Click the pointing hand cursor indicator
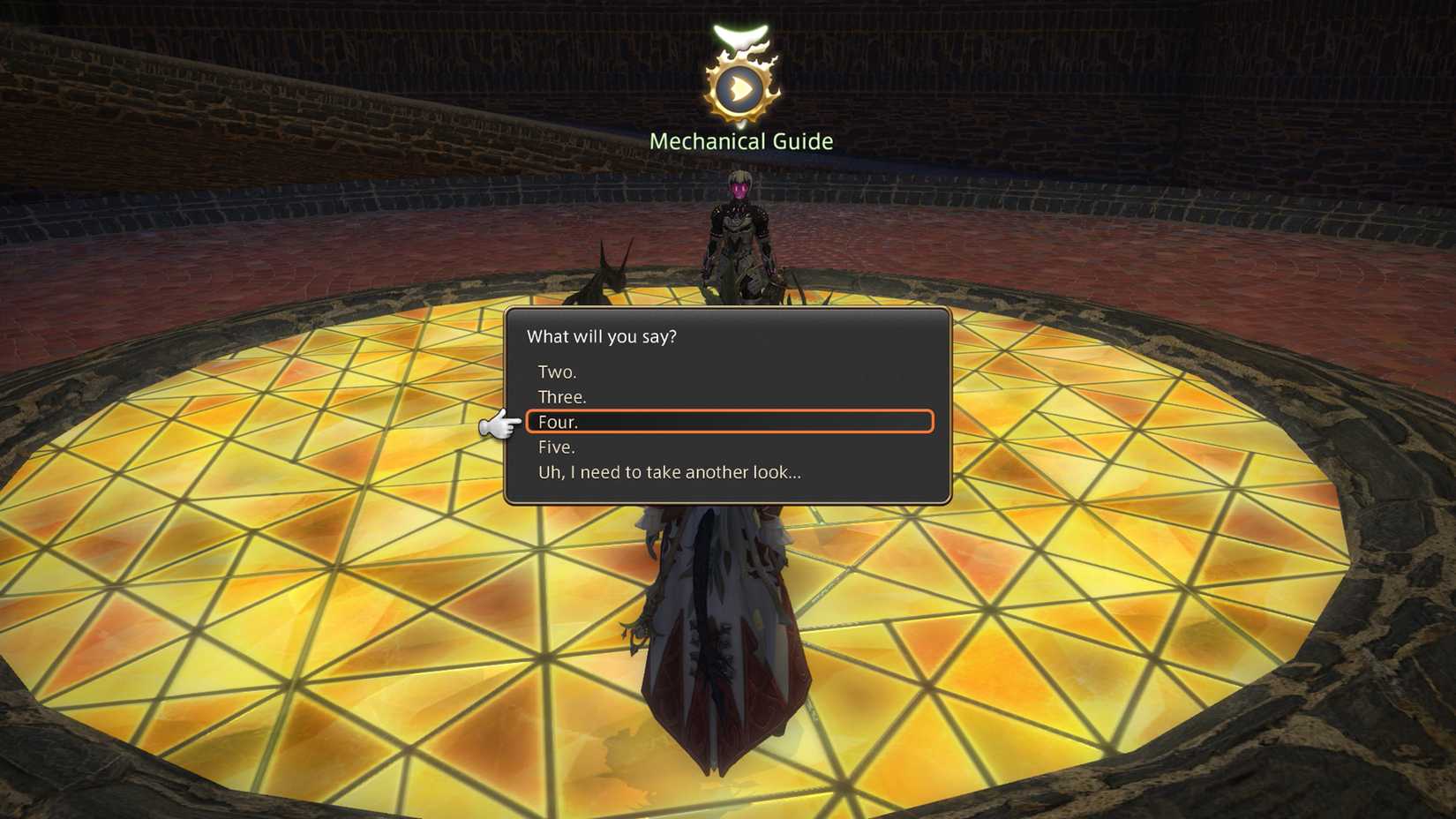 pyautogui.click(x=499, y=426)
